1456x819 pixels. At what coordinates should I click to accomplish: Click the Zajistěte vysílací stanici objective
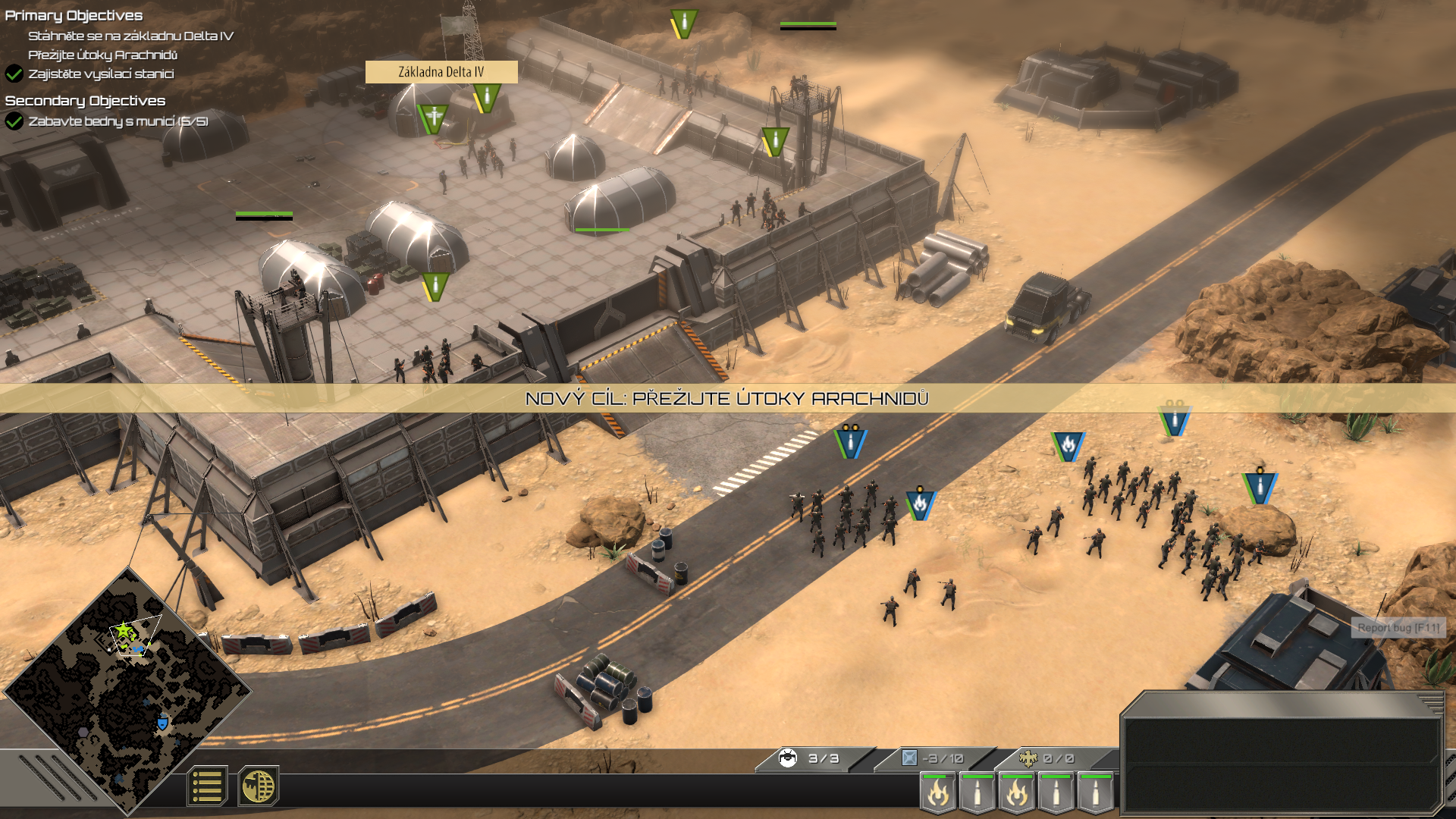tap(101, 74)
